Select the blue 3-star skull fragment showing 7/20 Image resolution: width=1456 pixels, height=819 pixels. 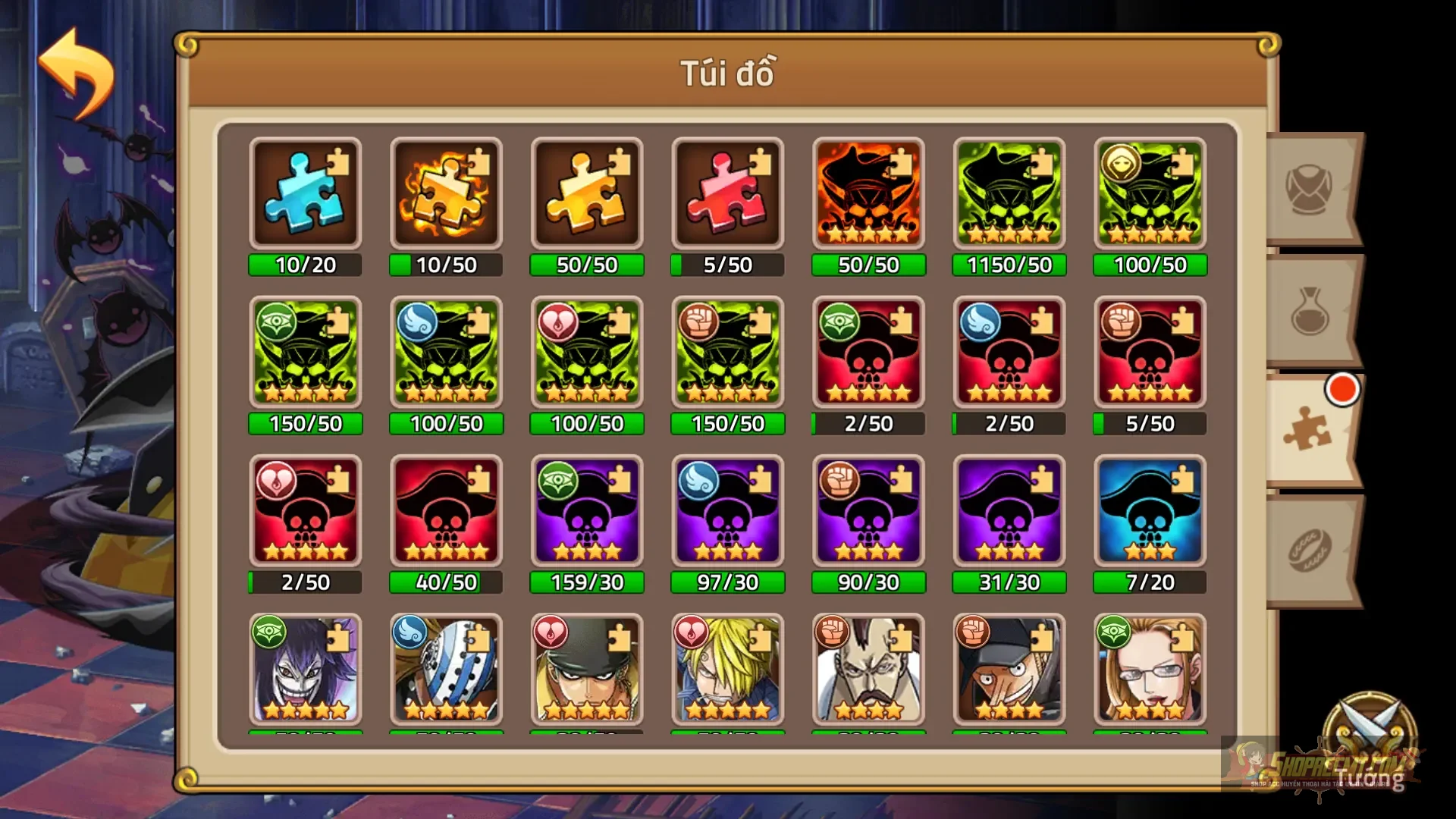tap(1150, 512)
